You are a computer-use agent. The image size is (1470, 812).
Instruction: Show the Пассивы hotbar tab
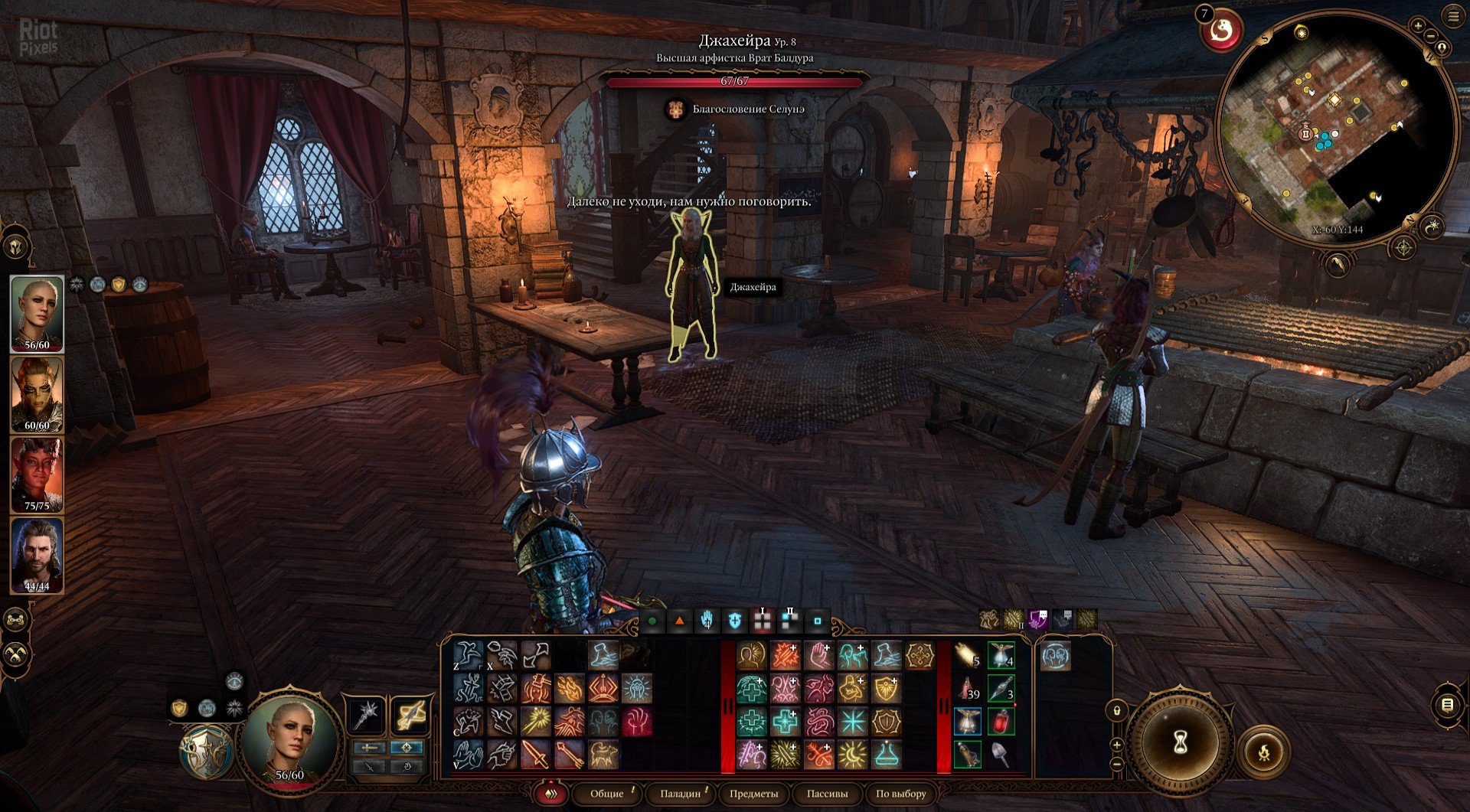827,794
